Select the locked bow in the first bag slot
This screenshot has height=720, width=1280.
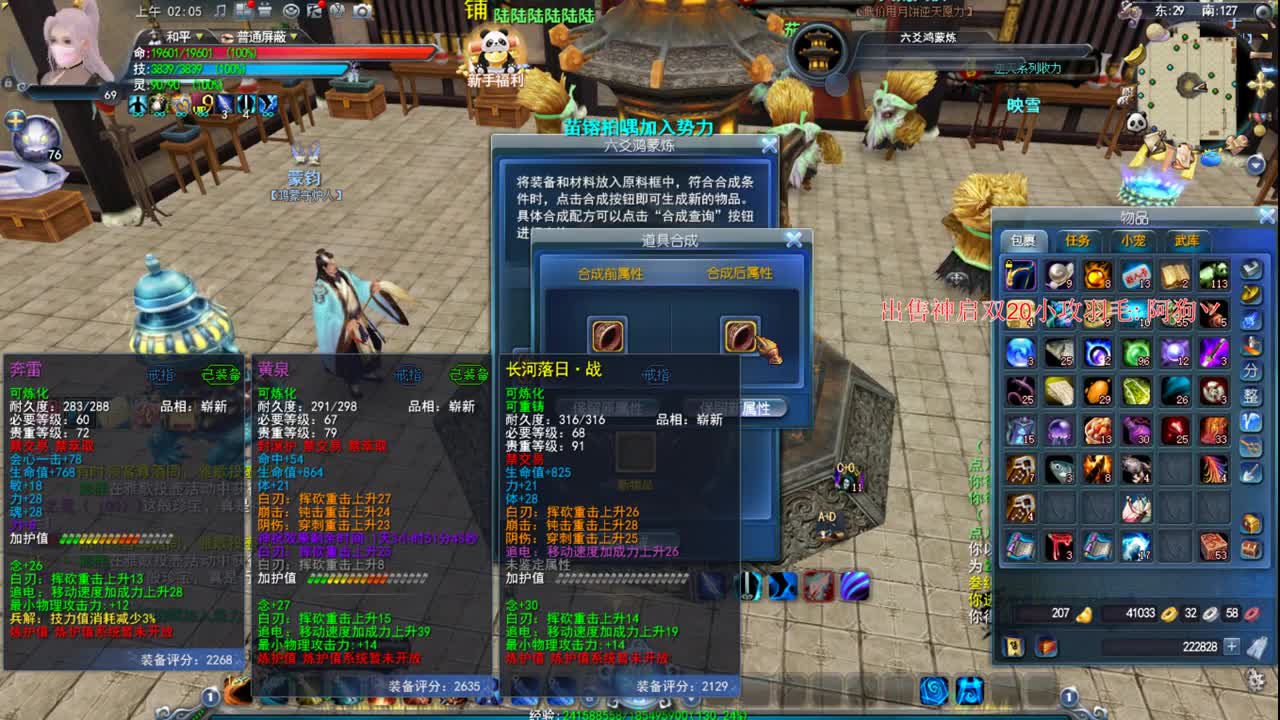point(1020,274)
